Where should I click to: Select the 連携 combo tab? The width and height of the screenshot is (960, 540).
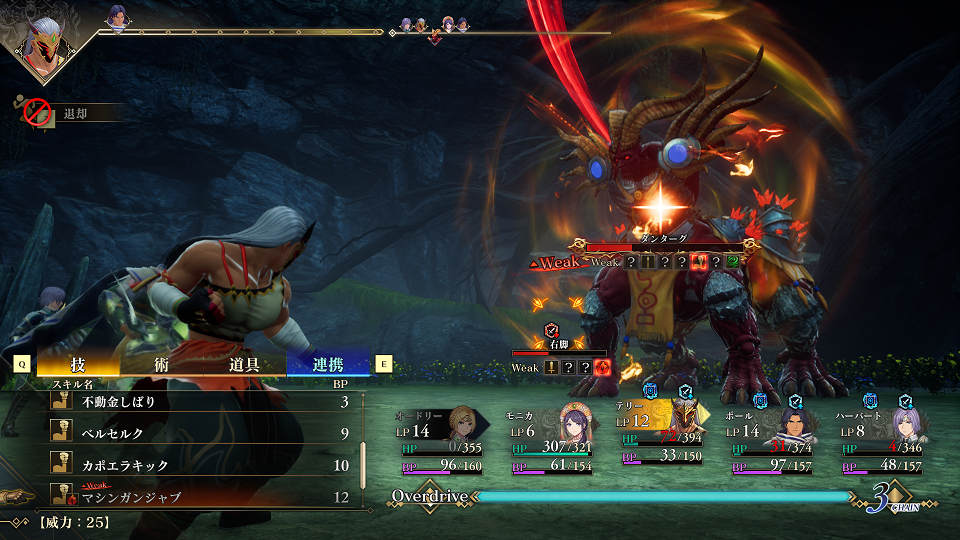pos(328,365)
